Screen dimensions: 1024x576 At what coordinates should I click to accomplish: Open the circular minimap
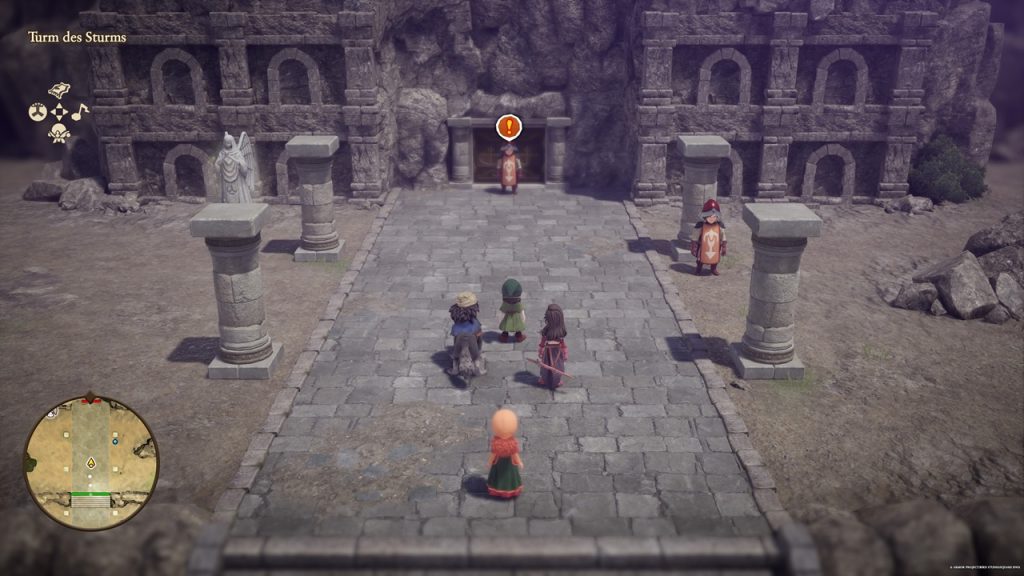[91, 462]
